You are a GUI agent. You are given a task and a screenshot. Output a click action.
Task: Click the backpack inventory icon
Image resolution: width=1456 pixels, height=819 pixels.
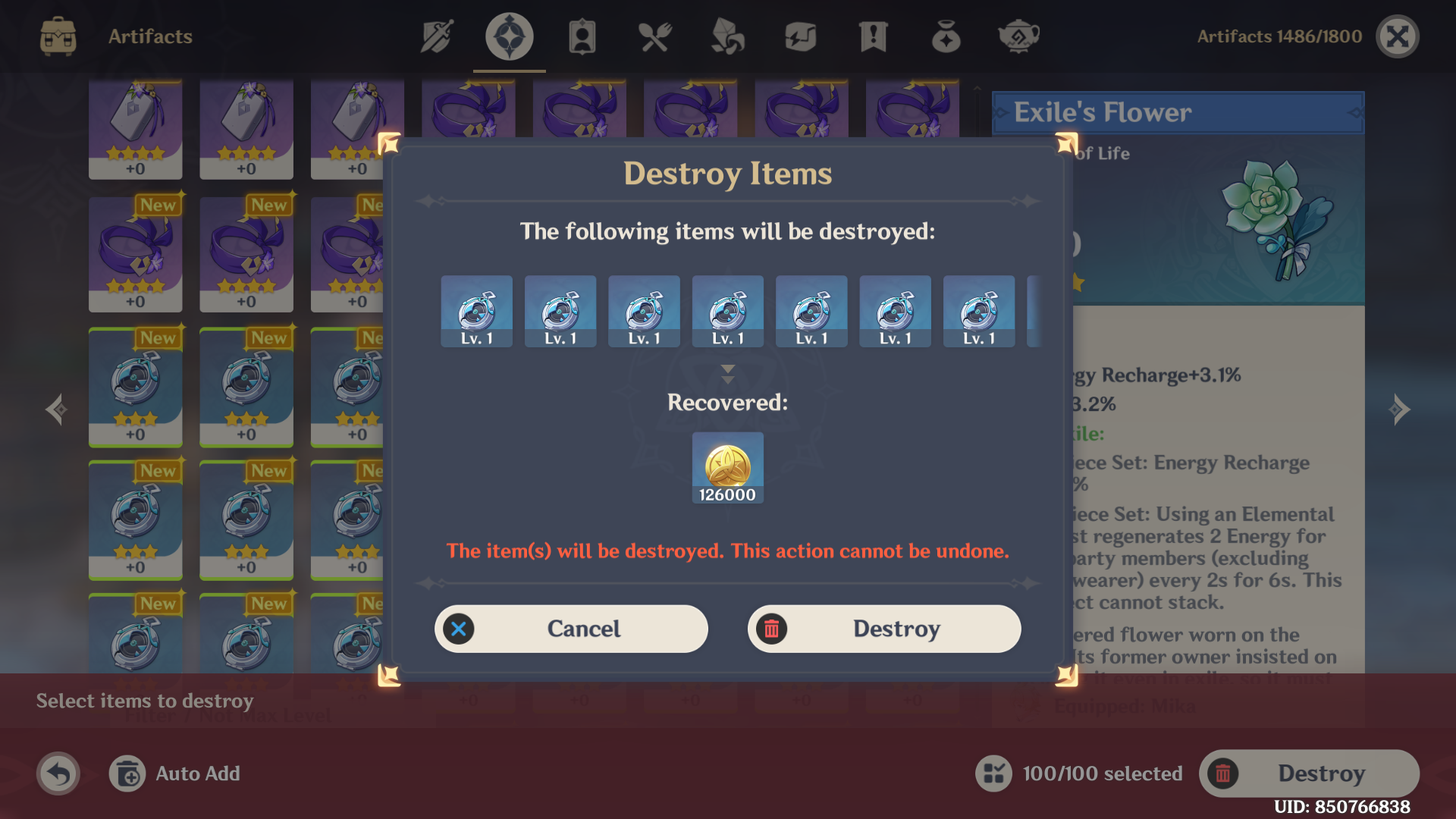pyautogui.click(x=58, y=36)
